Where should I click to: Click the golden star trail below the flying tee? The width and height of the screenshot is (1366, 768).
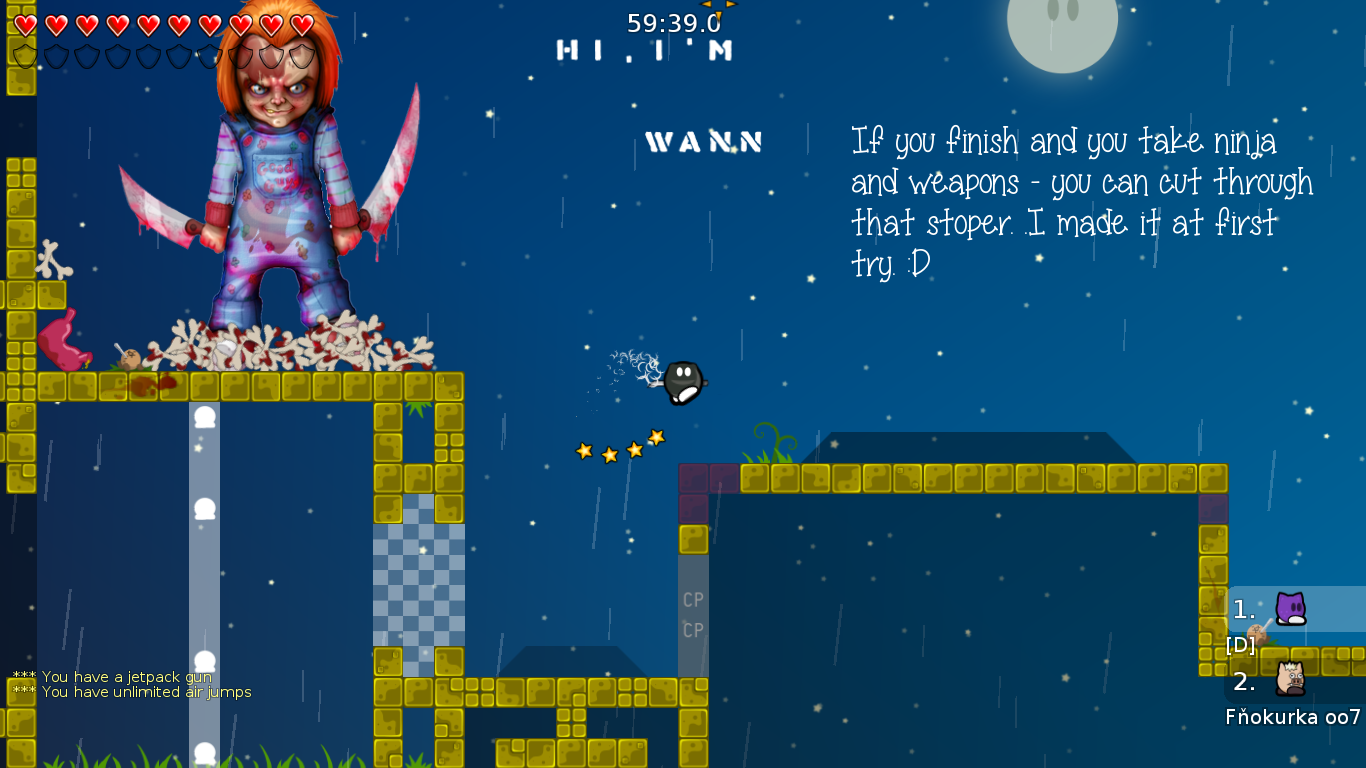click(618, 445)
